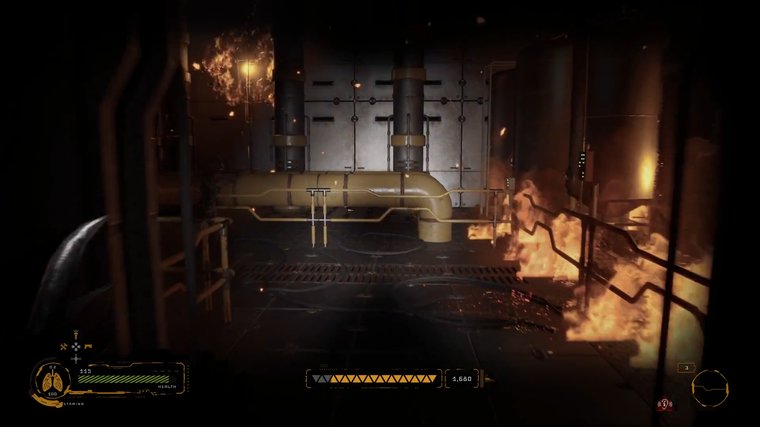Select the gun quick-select icon
The height and width of the screenshot is (427, 760).
click(88, 346)
